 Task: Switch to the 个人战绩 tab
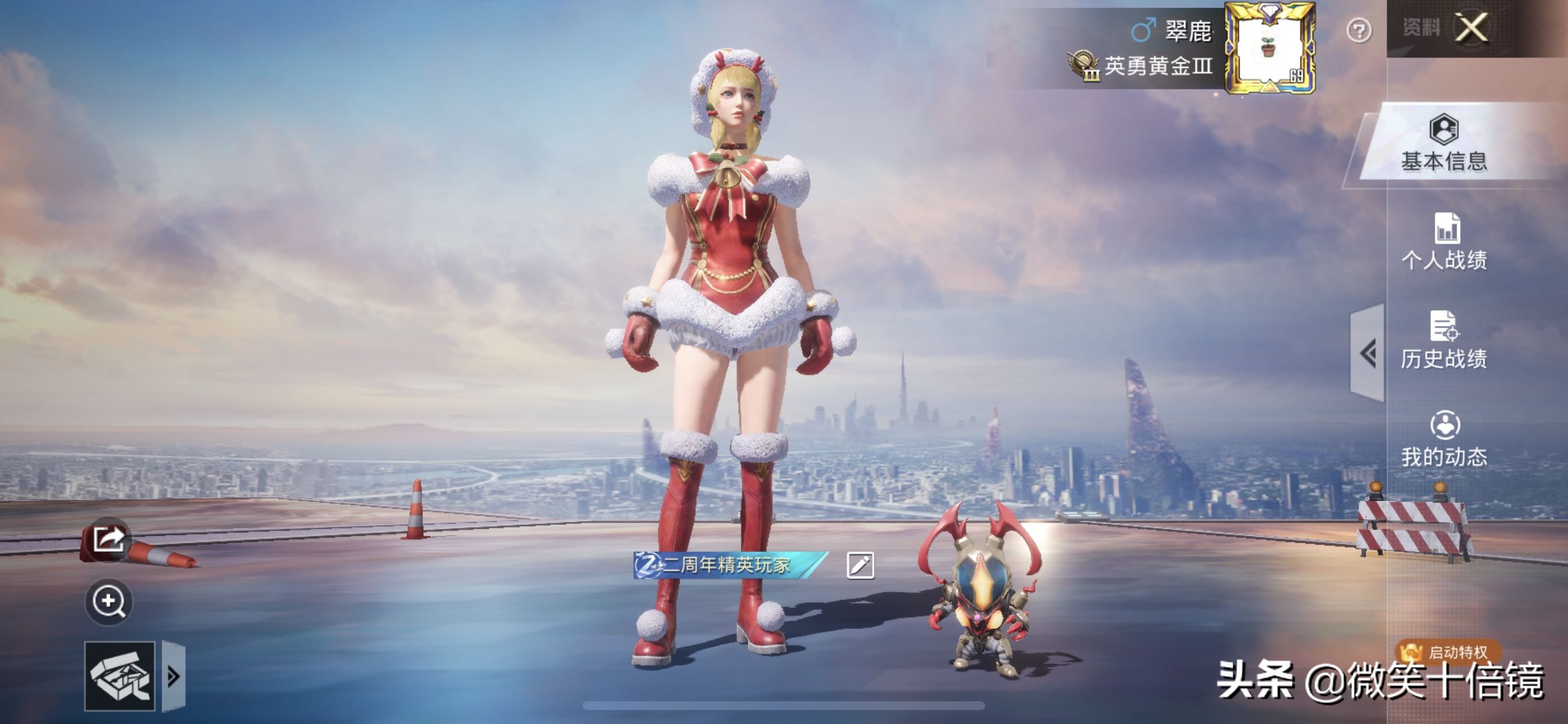coord(1444,242)
